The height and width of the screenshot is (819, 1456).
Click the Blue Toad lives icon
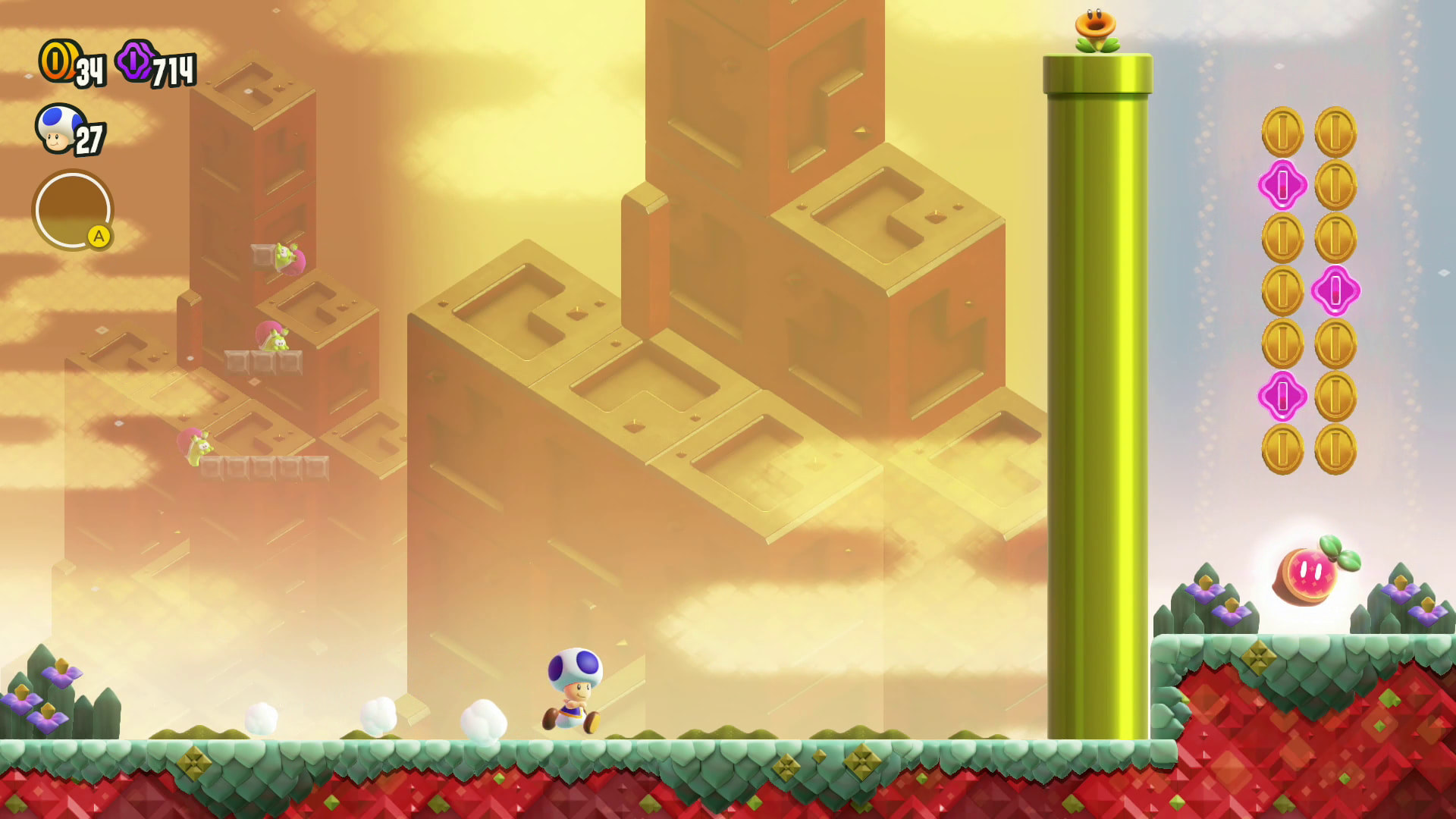[60, 129]
